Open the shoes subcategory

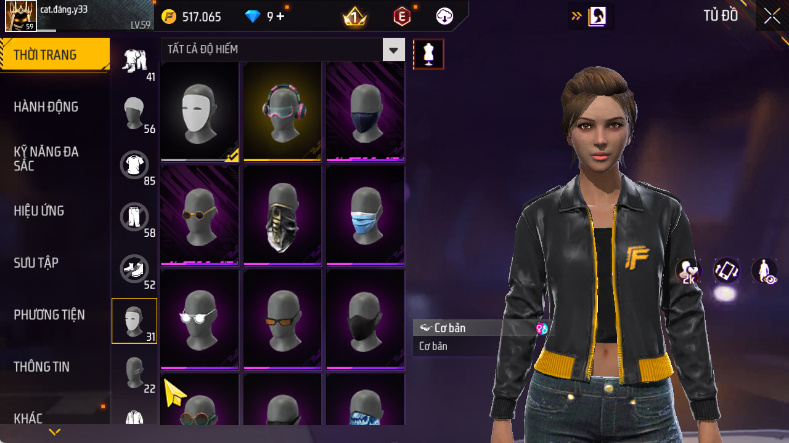[133, 269]
